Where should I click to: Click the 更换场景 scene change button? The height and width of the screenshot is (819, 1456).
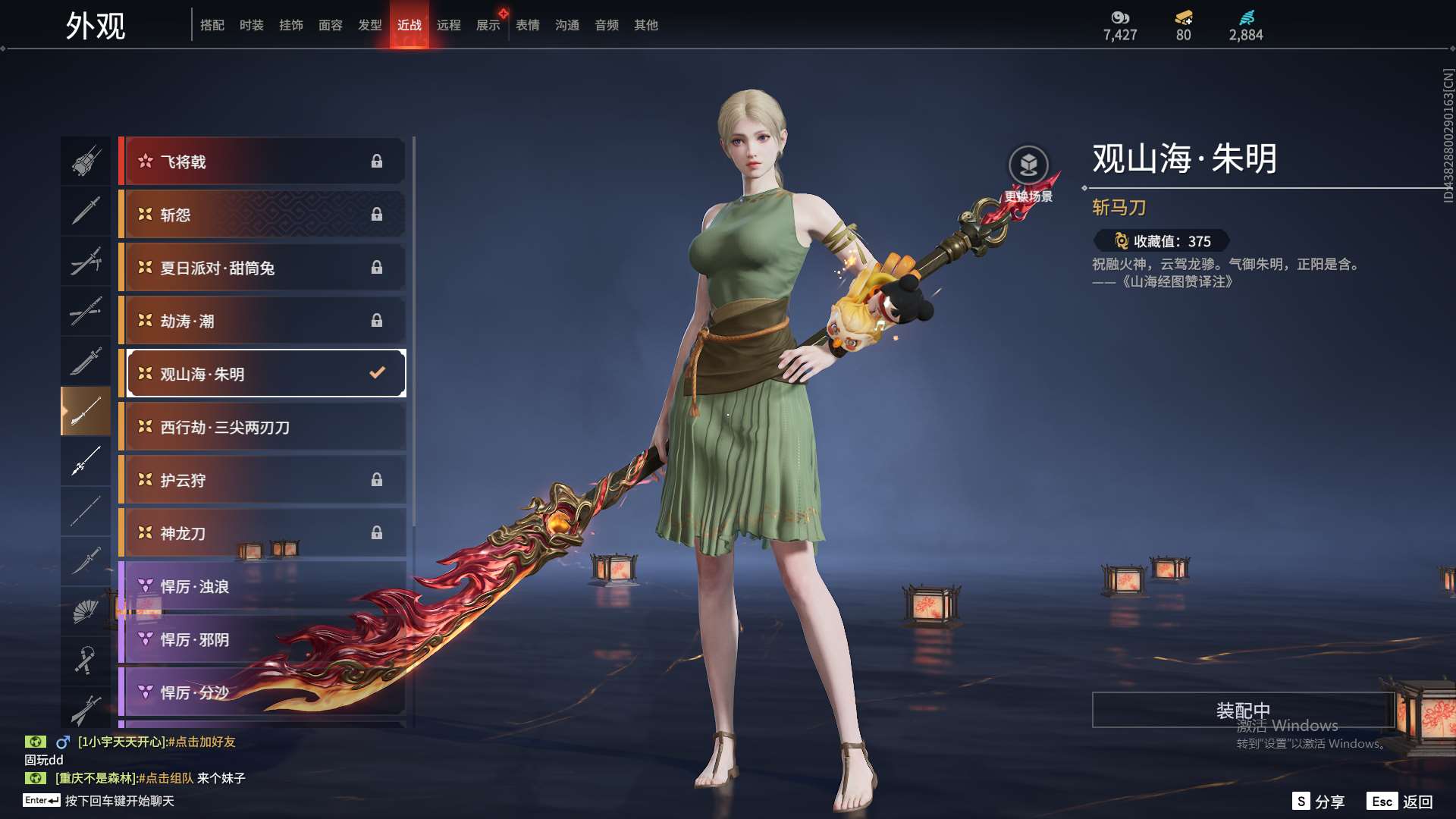[x=1028, y=166]
